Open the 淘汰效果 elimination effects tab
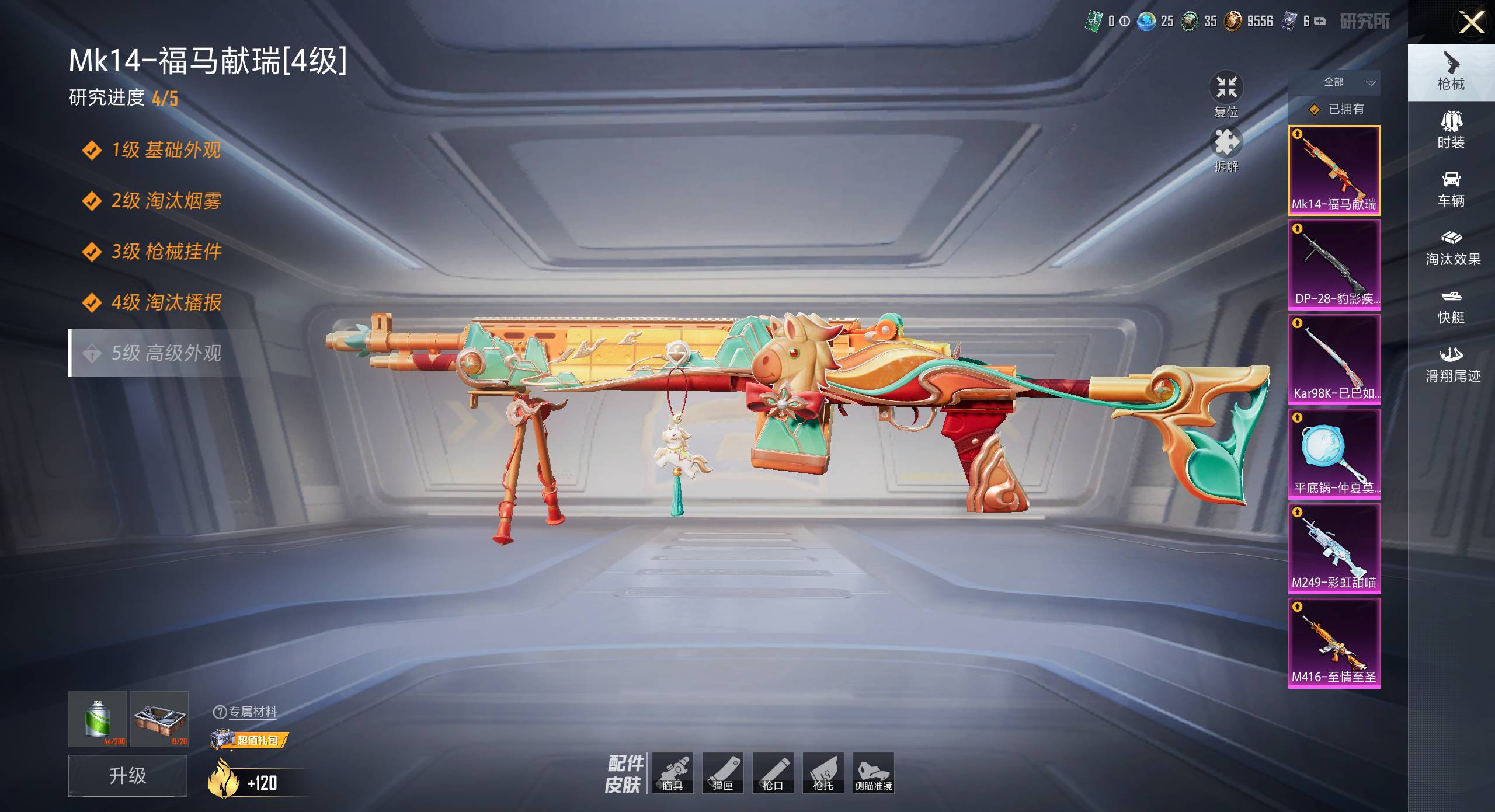The height and width of the screenshot is (812, 1495). [x=1452, y=248]
